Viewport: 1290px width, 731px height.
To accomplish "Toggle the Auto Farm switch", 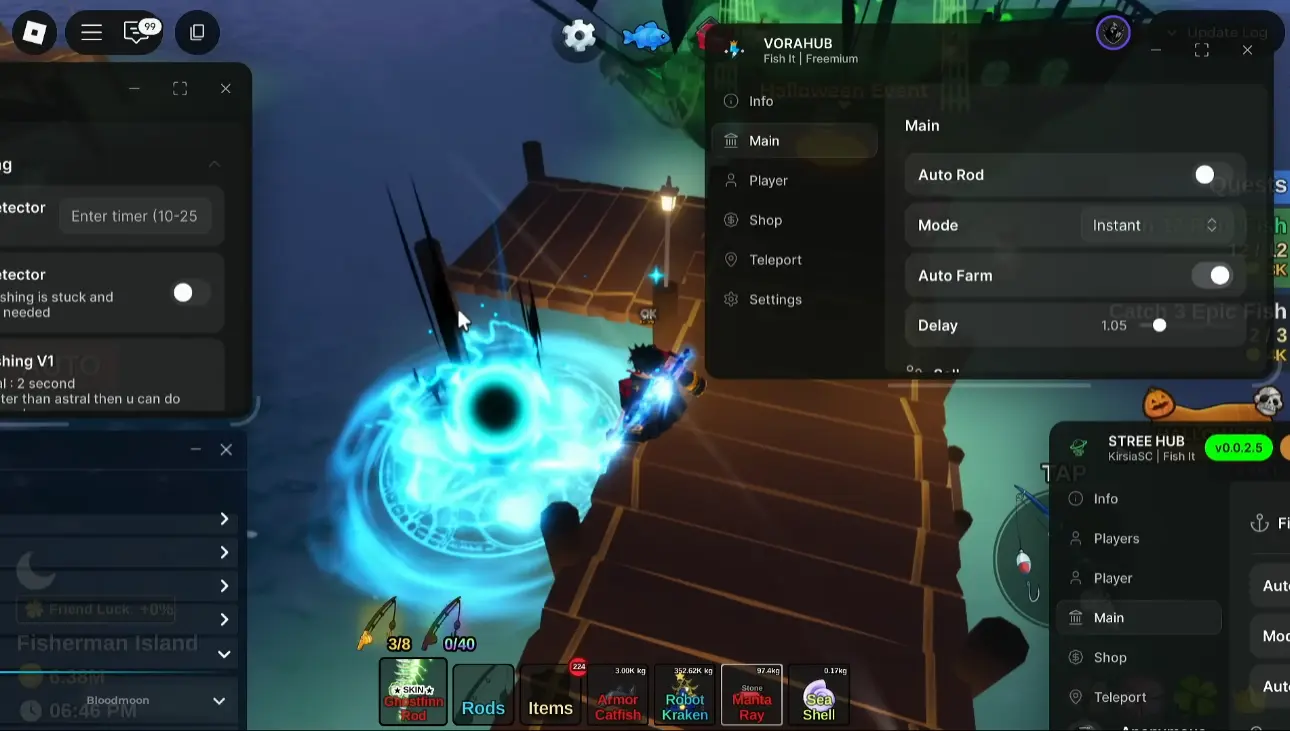I will 1212,276.
